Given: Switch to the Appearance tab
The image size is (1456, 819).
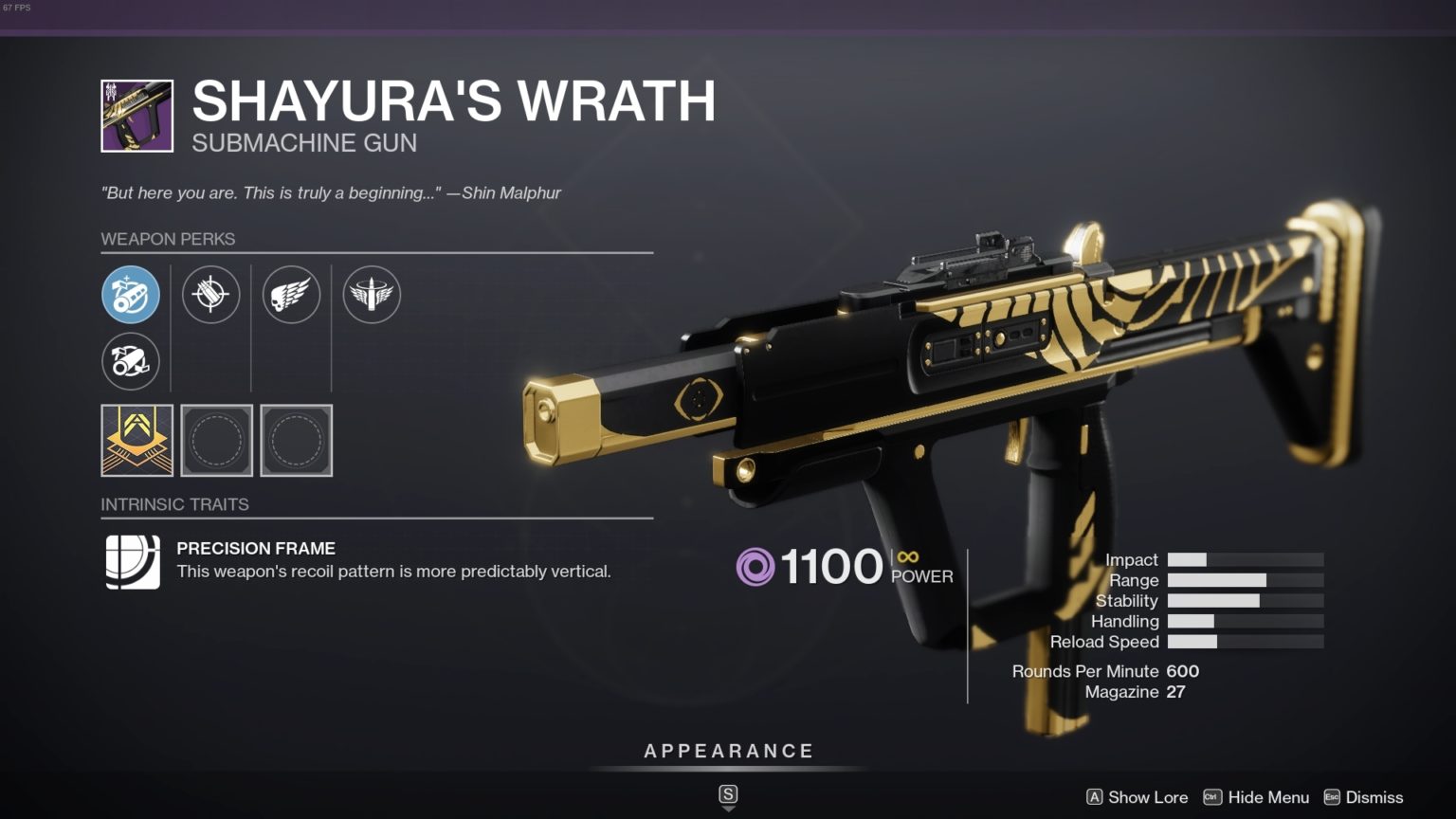Looking at the screenshot, I should point(728,750).
